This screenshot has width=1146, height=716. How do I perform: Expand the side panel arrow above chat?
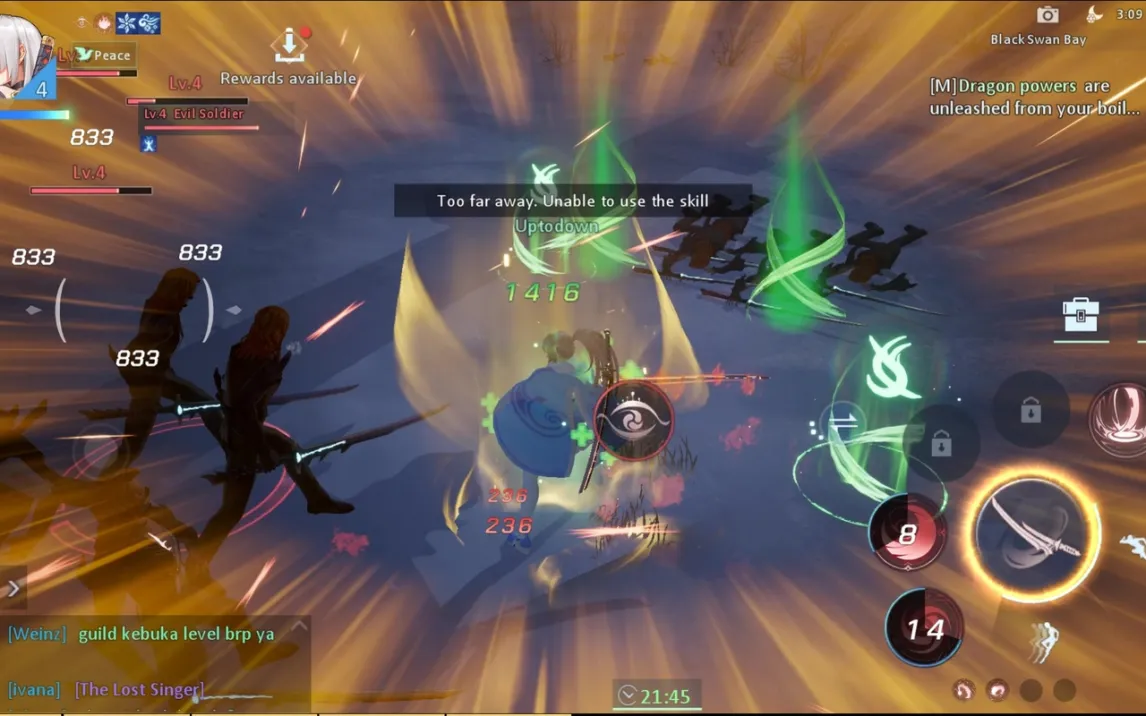pyautogui.click(x=13, y=588)
